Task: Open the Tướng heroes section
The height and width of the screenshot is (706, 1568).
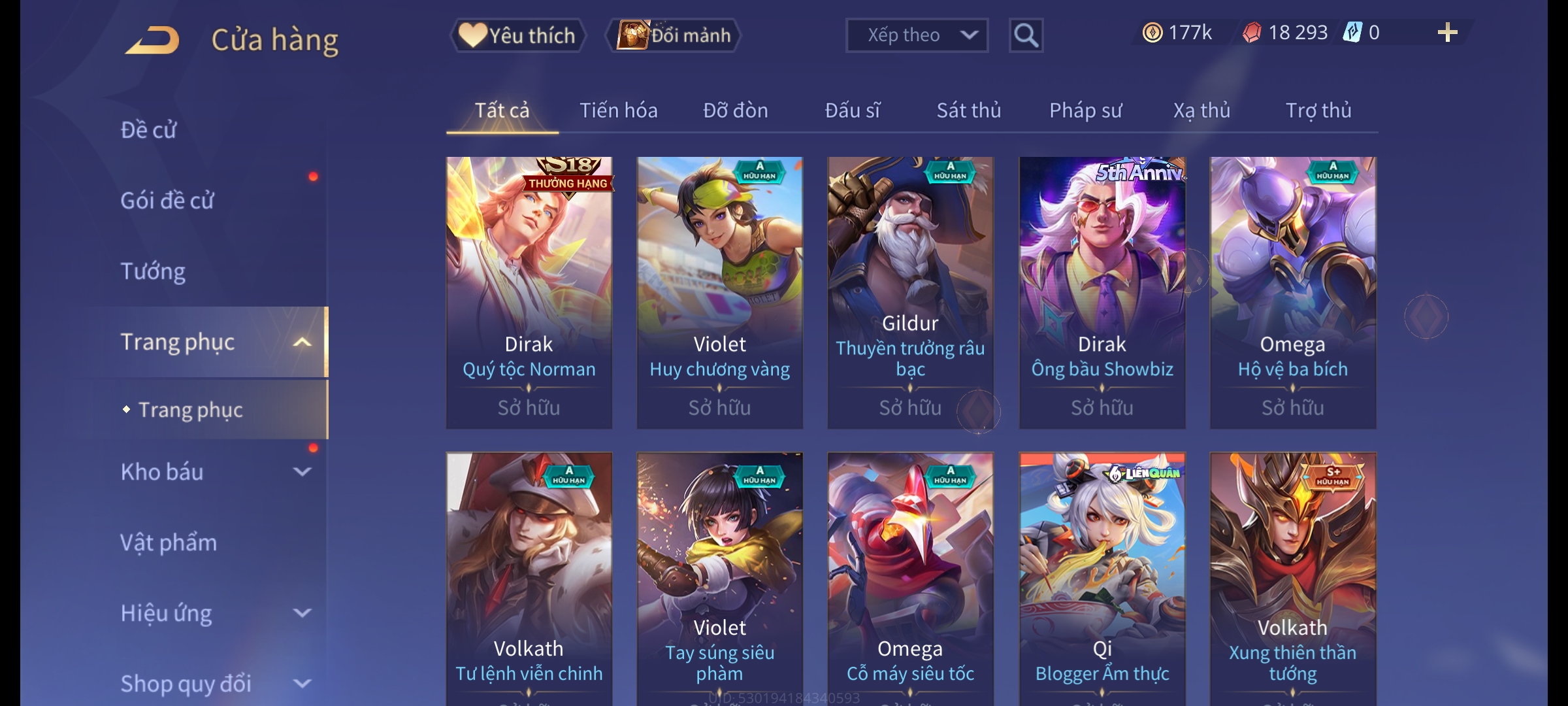Action: point(153,271)
